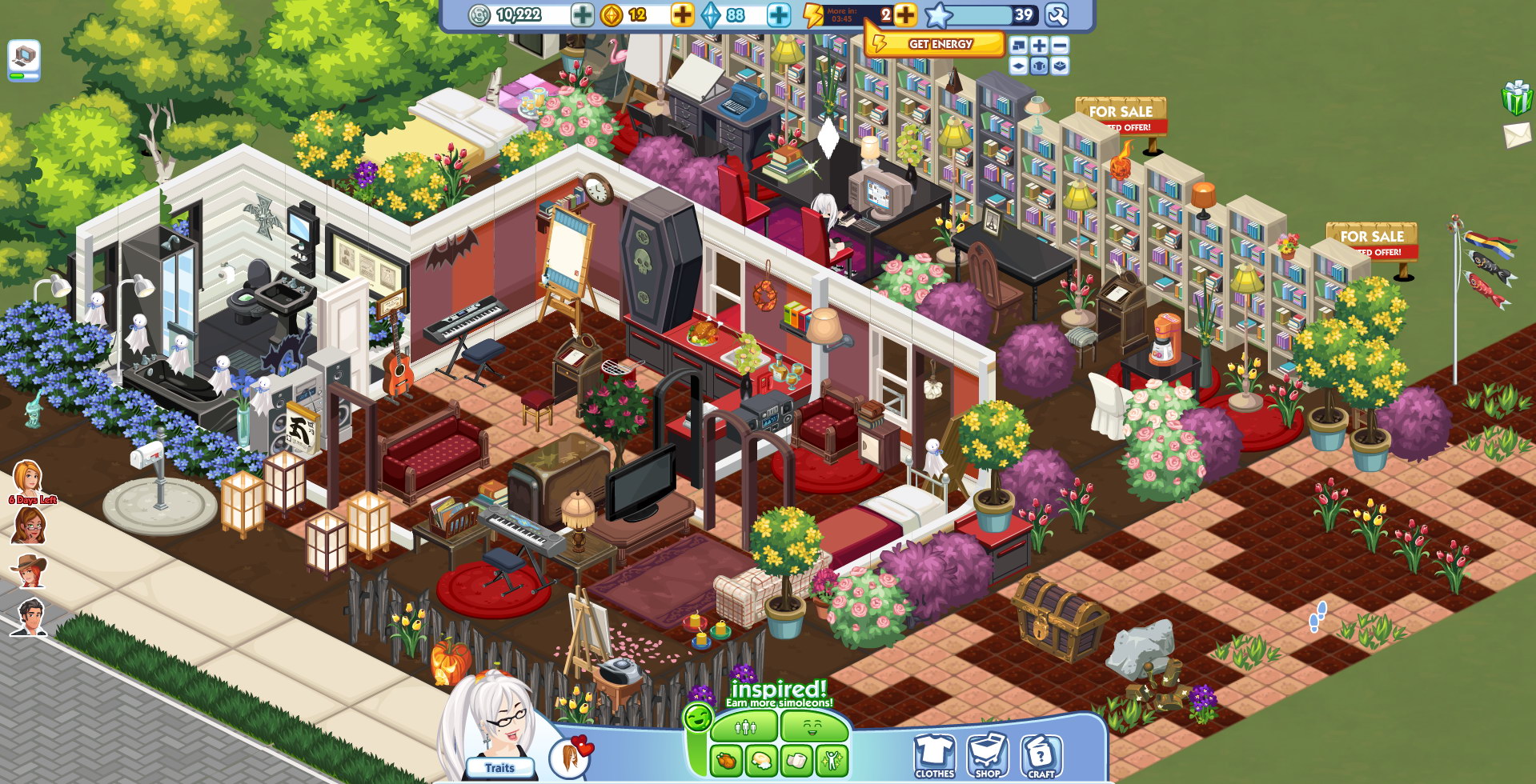
Task: Open the computer icon in the corner
Action: (x=24, y=59)
